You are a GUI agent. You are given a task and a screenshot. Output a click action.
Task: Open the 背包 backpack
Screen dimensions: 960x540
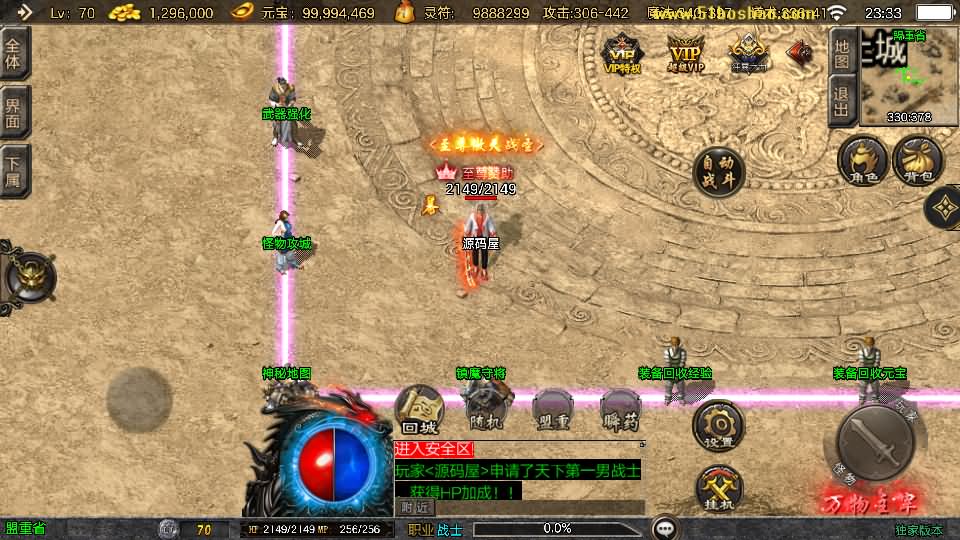pos(917,161)
